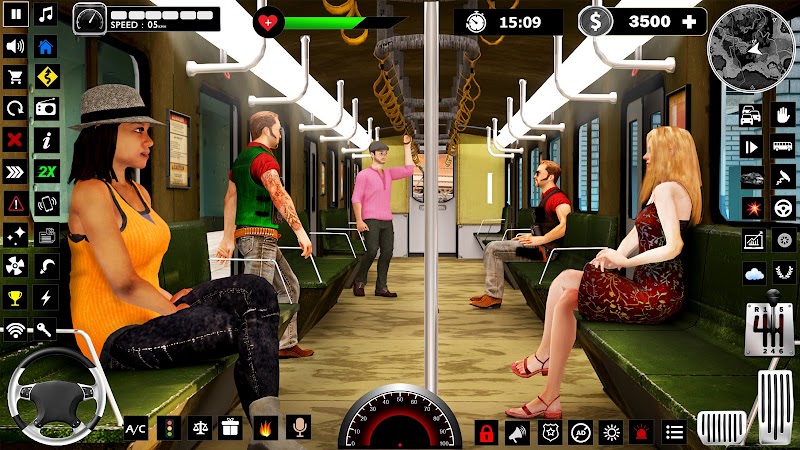Click the gold trophy icon
Viewport: 800px width, 450px height.
point(15,297)
